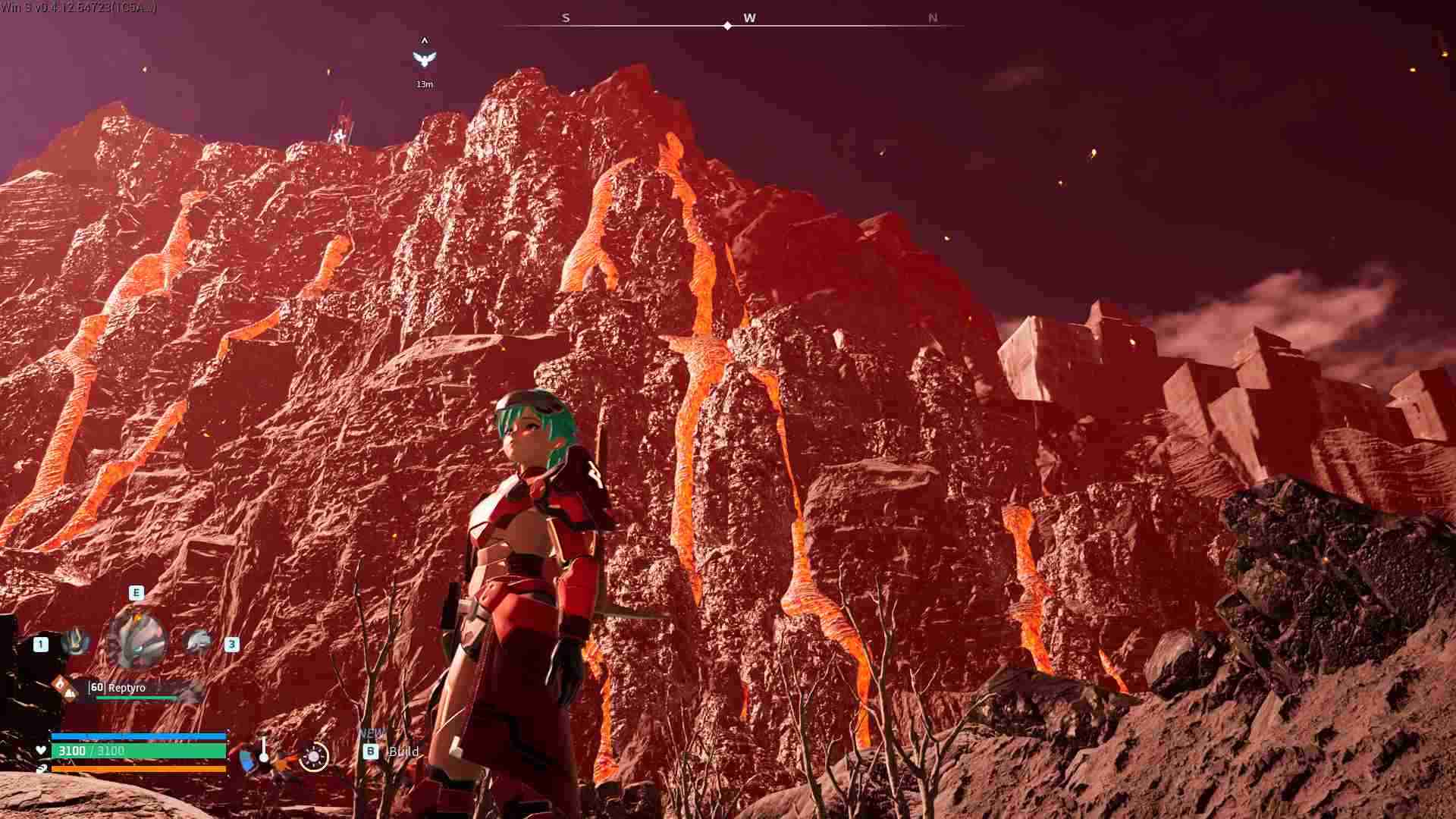The height and width of the screenshot is (819, 1456).
Task: Click the sun time-of-day indicator
Action: coord(313,756)
